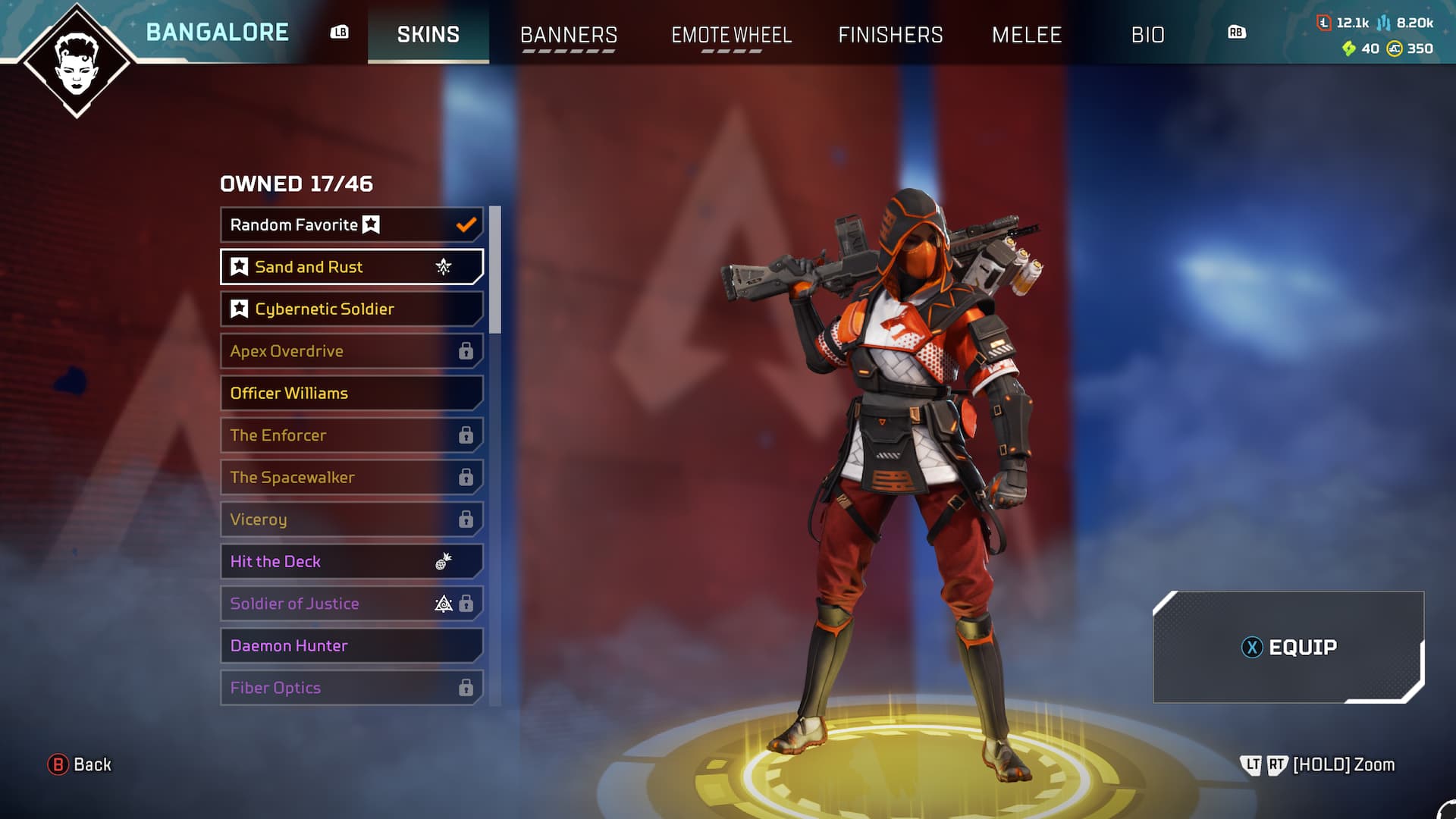Select the Melee tab
Viewport: 1456px width, 819px height.
click(1027, 35)
